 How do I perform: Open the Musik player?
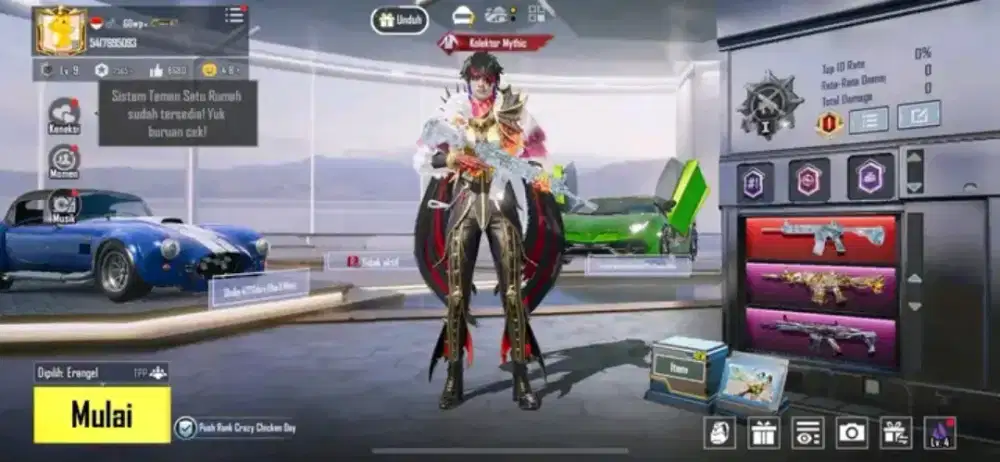pos(64,205)
